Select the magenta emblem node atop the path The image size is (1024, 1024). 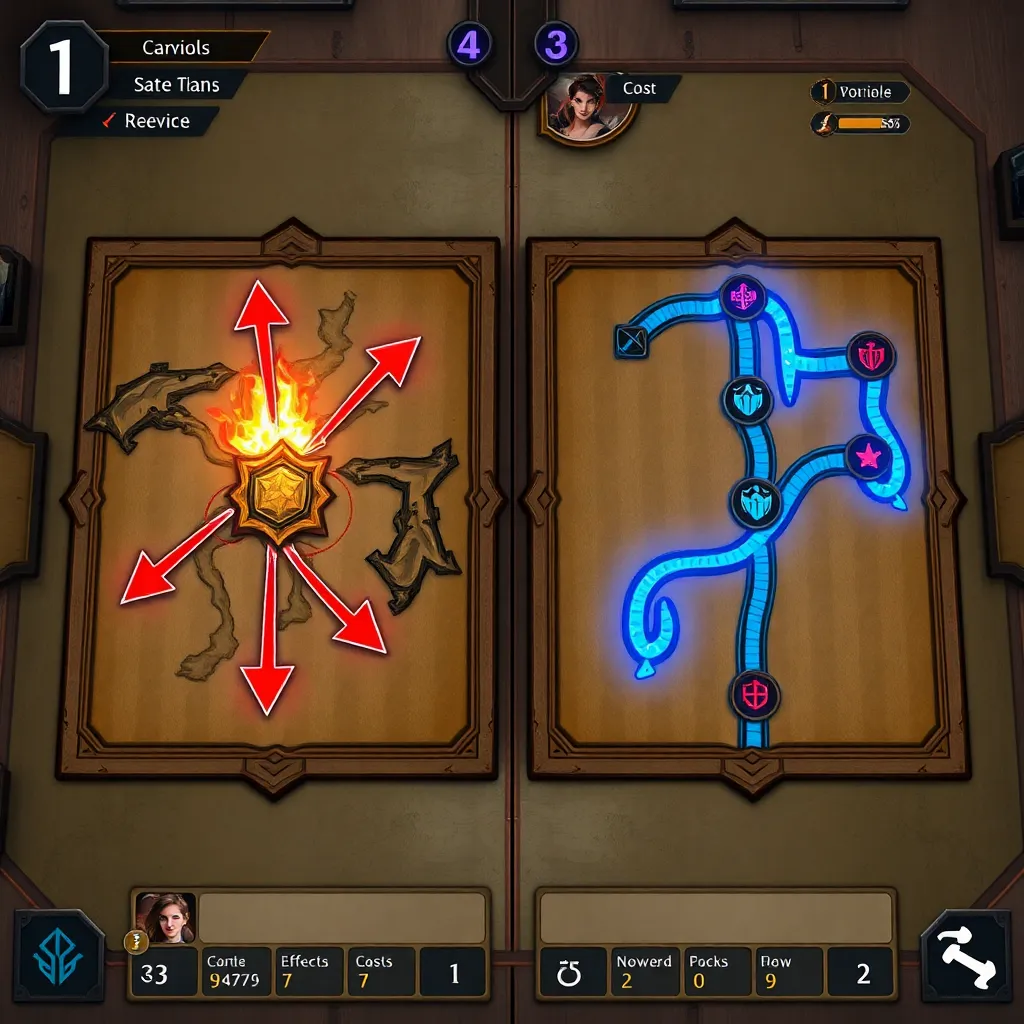pos(743,297)
